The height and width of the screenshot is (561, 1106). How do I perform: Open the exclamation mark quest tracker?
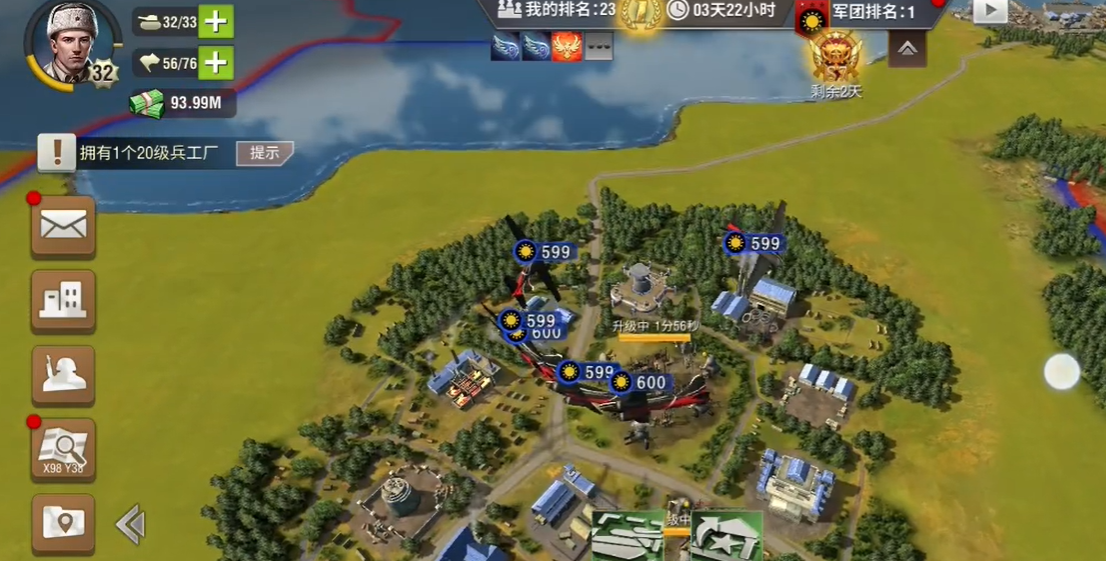pyautogui.click(x=57, y=152)
